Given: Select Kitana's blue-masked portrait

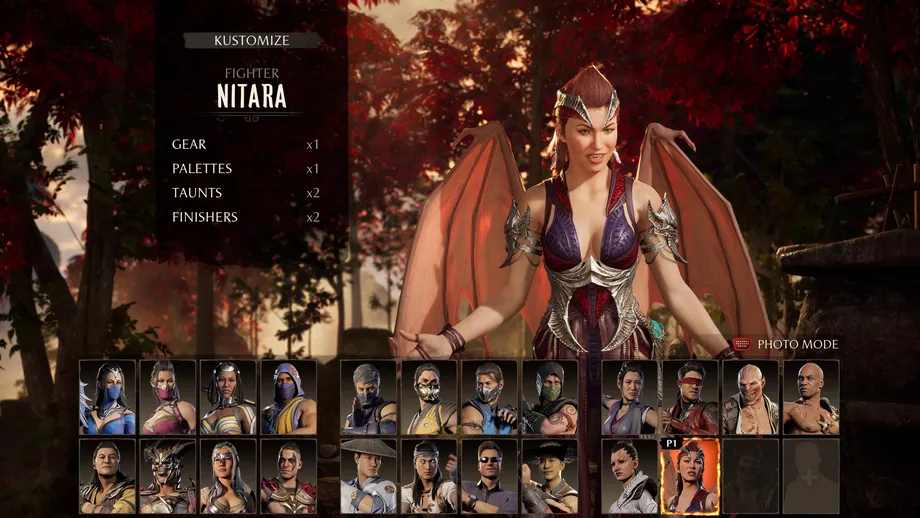Looking at the screenshot, I should tap(108, 397).
